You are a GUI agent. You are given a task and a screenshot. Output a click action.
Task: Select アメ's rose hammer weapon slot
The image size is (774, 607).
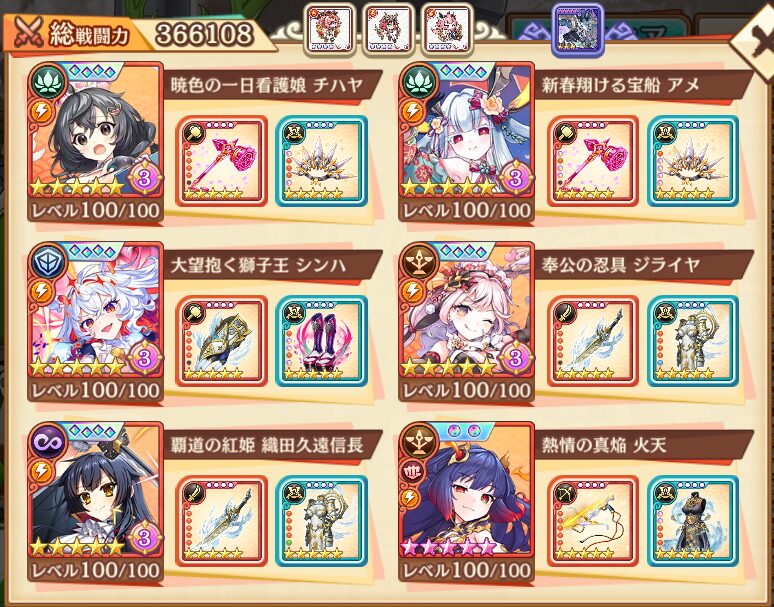(x=593, y=161)
